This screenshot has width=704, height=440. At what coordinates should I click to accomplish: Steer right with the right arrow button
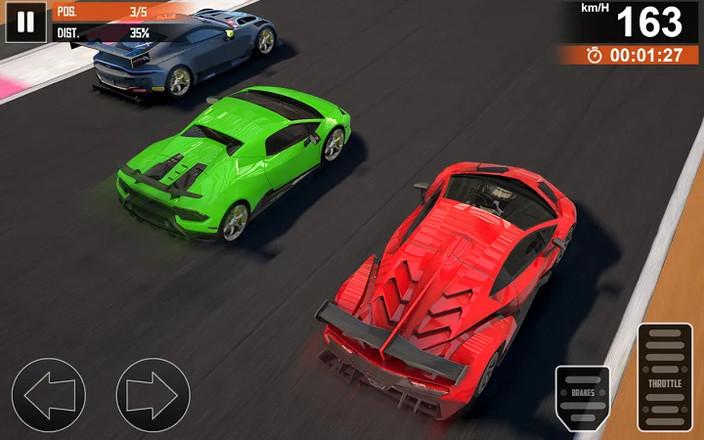pos(152,395)
